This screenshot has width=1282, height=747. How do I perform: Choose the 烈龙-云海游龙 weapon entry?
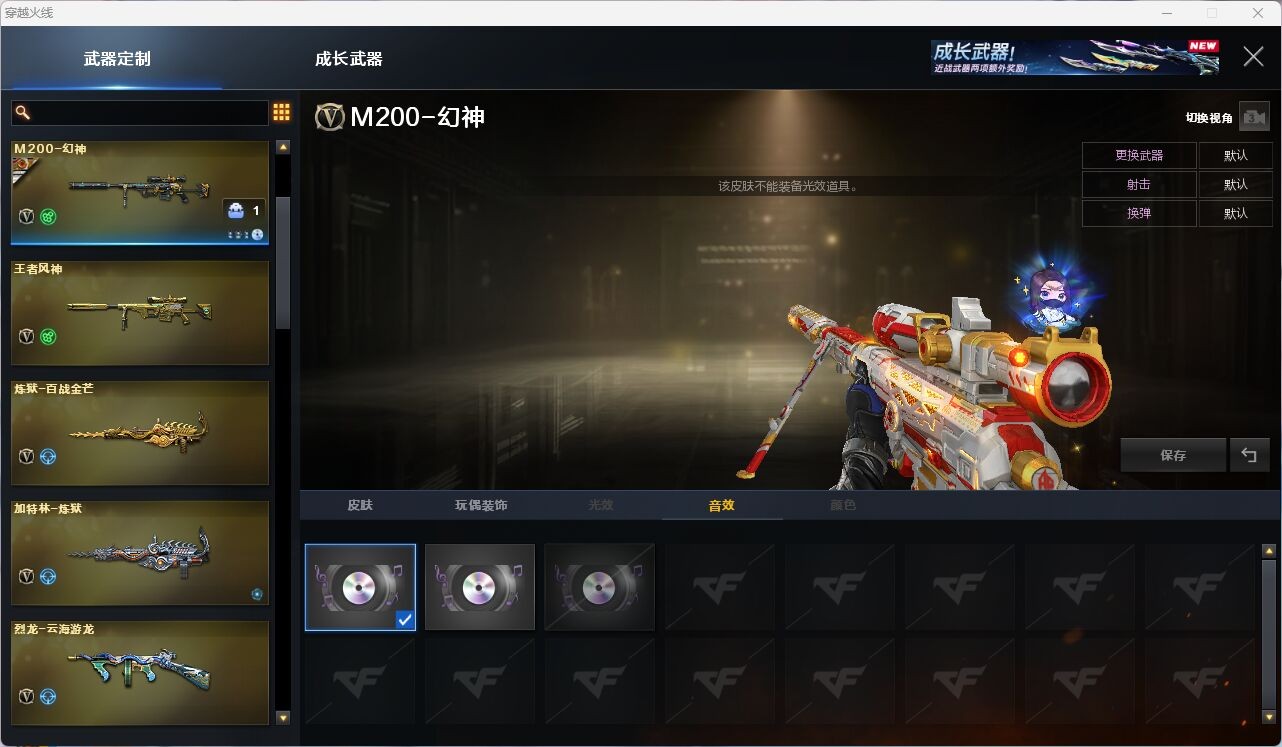(140, 673)
